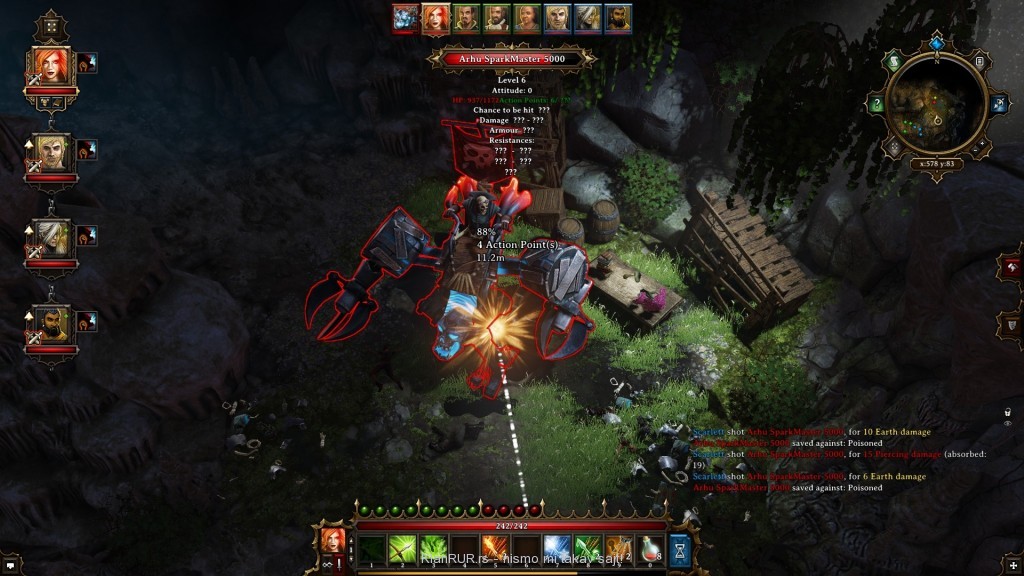Activate the green arrow shot skill in slot 2
The width and height of the screenshot is (1024, 576).
click(403, 548)
